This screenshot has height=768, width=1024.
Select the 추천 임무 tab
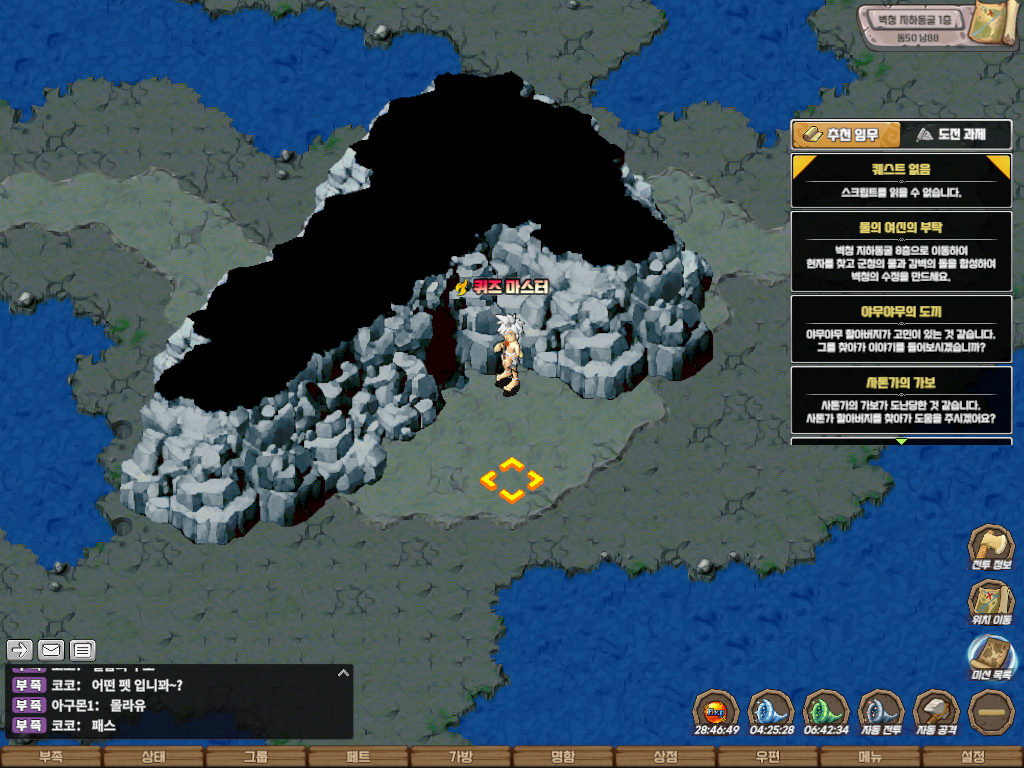(x=845, y=134)
